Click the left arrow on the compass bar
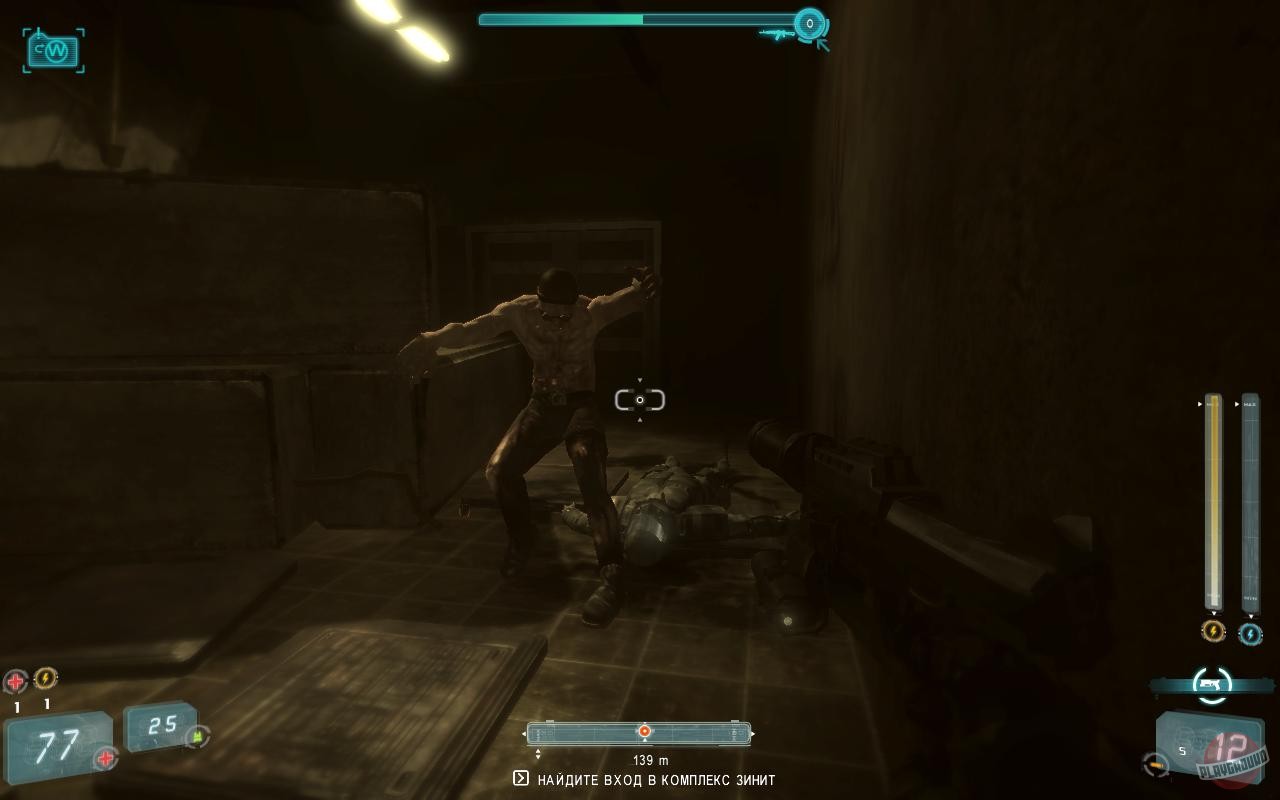 (x=524, y=731)
